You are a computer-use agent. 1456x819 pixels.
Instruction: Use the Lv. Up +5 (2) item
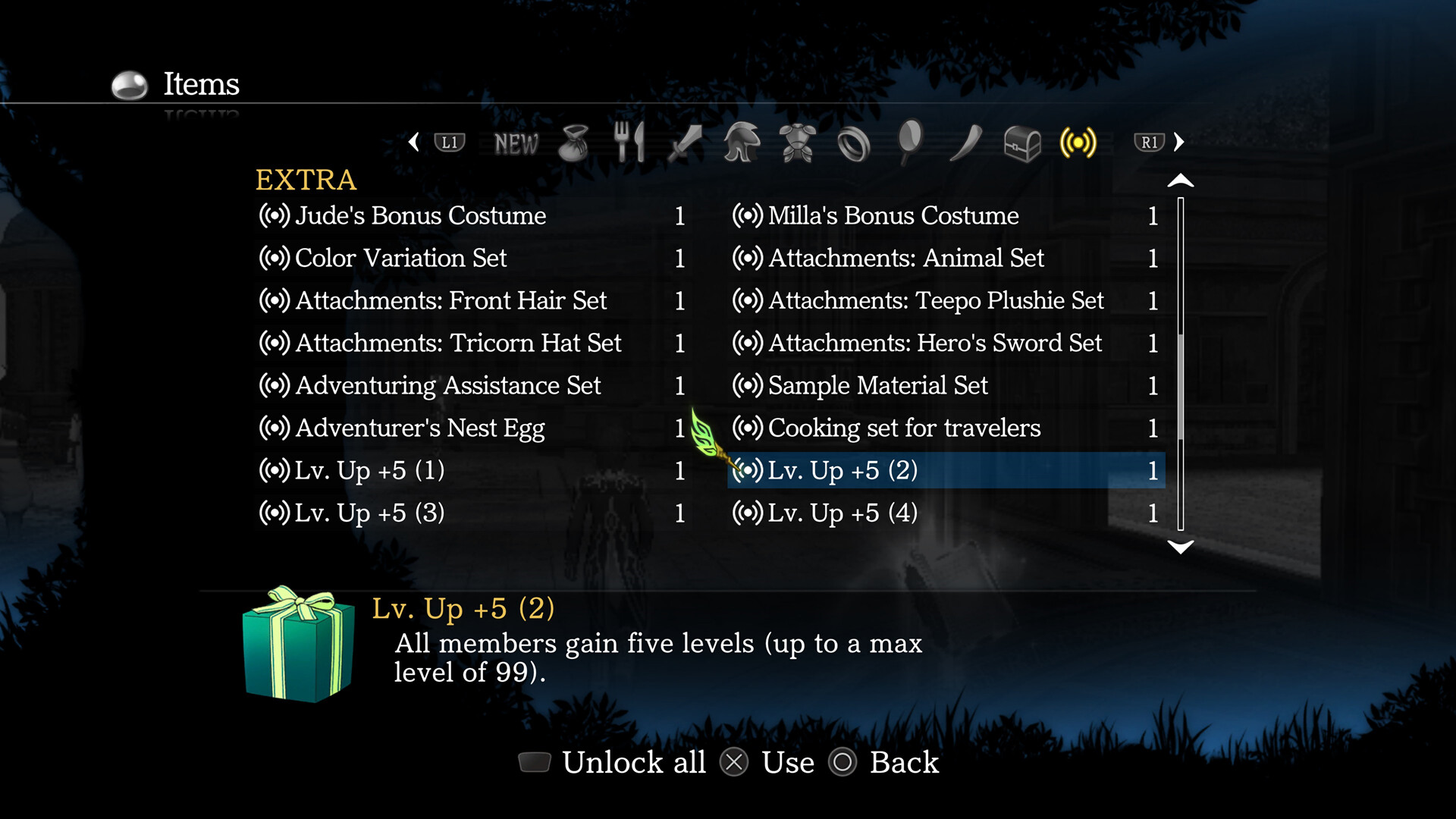tap(842, 470)
